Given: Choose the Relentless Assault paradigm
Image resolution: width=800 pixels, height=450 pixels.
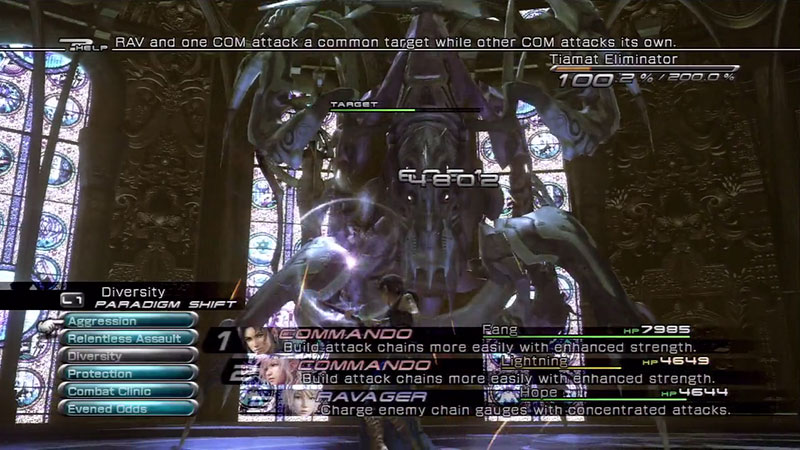Looking at the screenshot, I should point(129,338).
